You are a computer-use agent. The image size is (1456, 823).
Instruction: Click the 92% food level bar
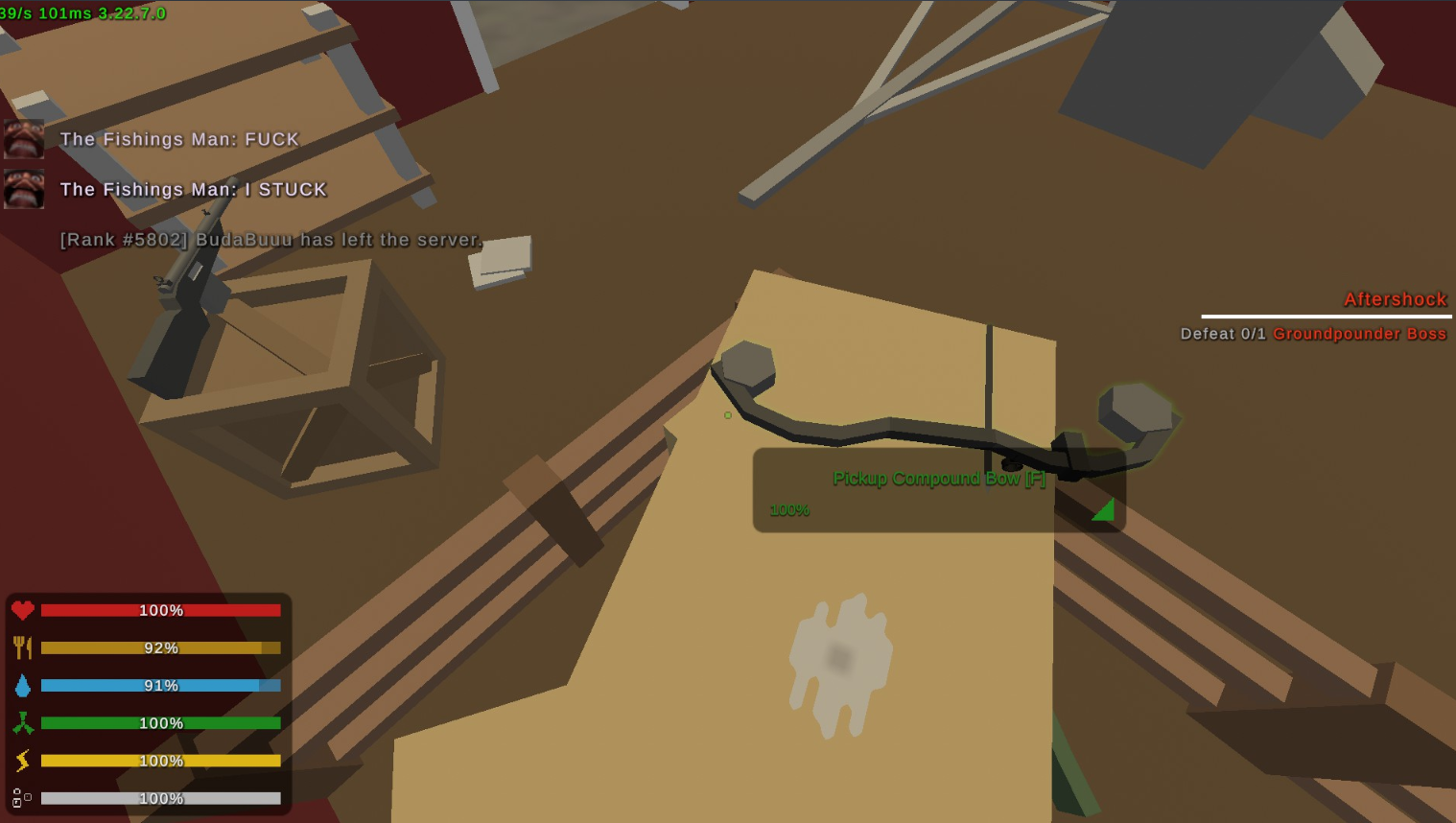[160, 647]
